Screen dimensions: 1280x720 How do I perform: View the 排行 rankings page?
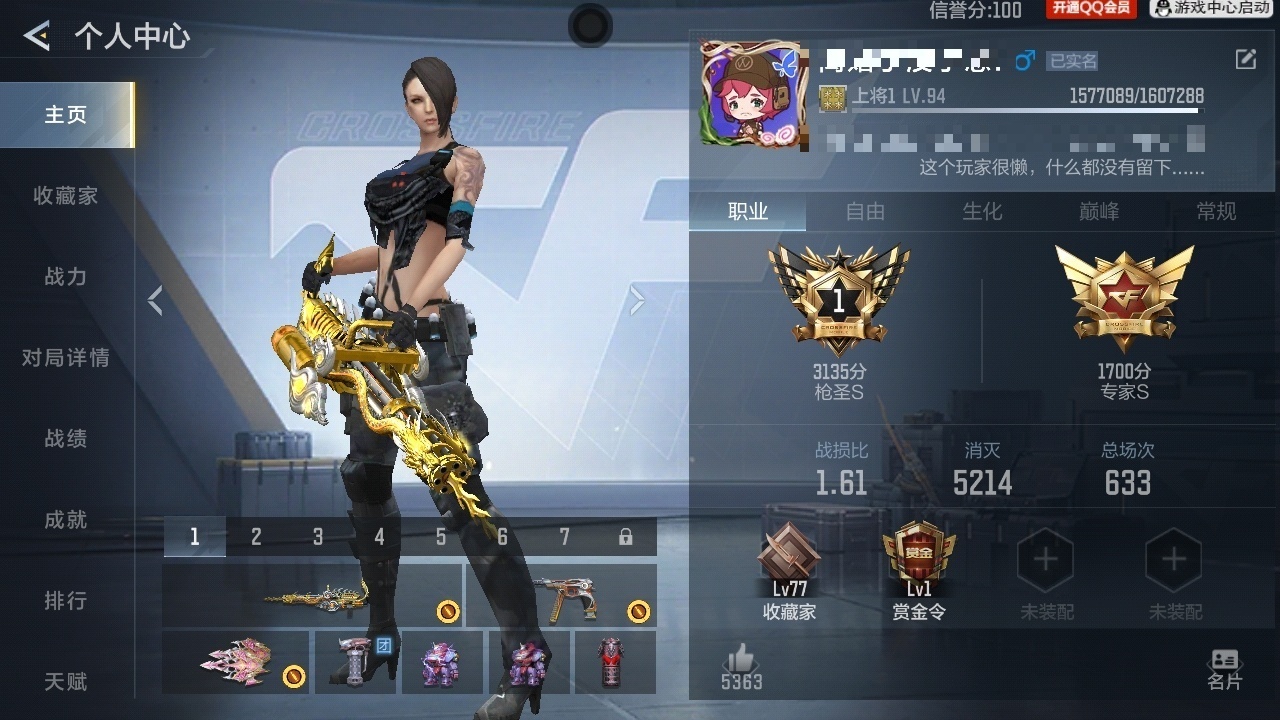66,601
